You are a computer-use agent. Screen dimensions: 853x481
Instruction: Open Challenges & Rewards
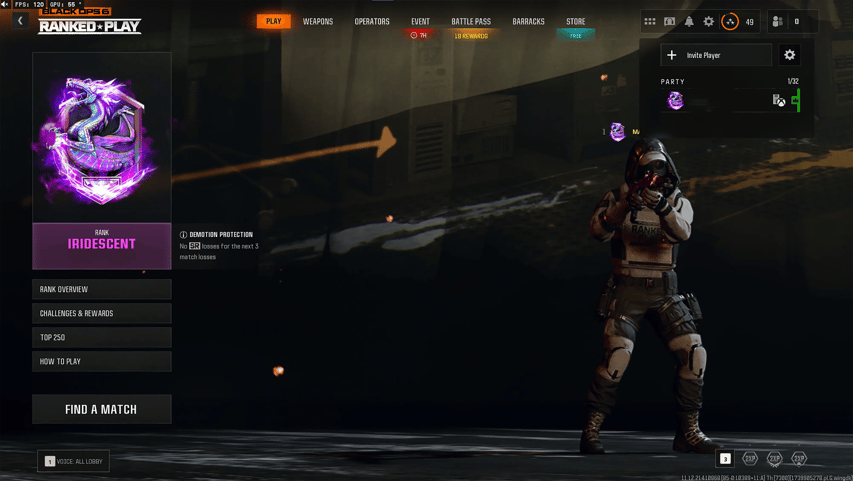pyautogui.click(x=101, y=313)
